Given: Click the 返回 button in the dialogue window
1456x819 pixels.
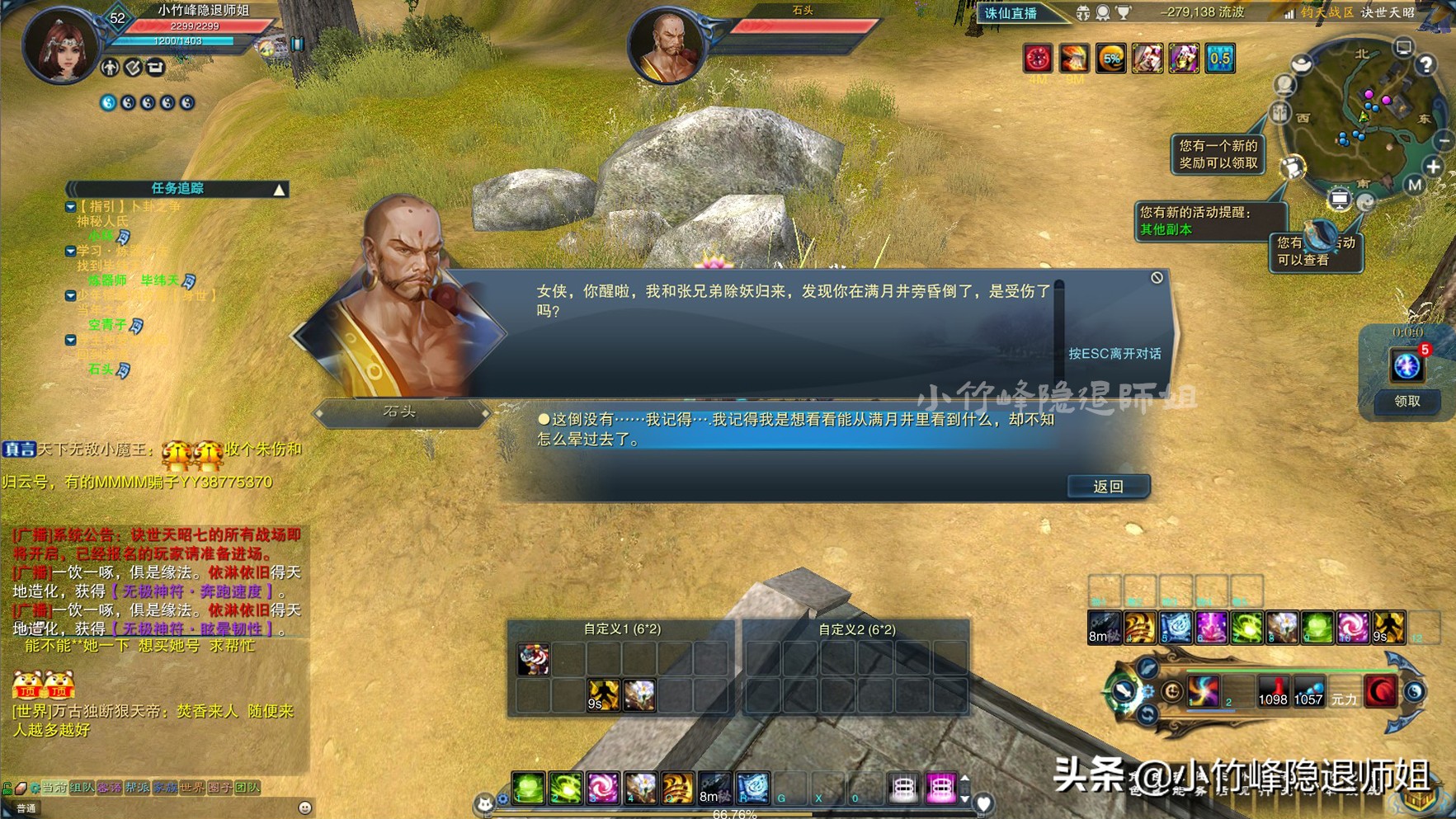Looking at the screenshot, I should pos(1108,487).
